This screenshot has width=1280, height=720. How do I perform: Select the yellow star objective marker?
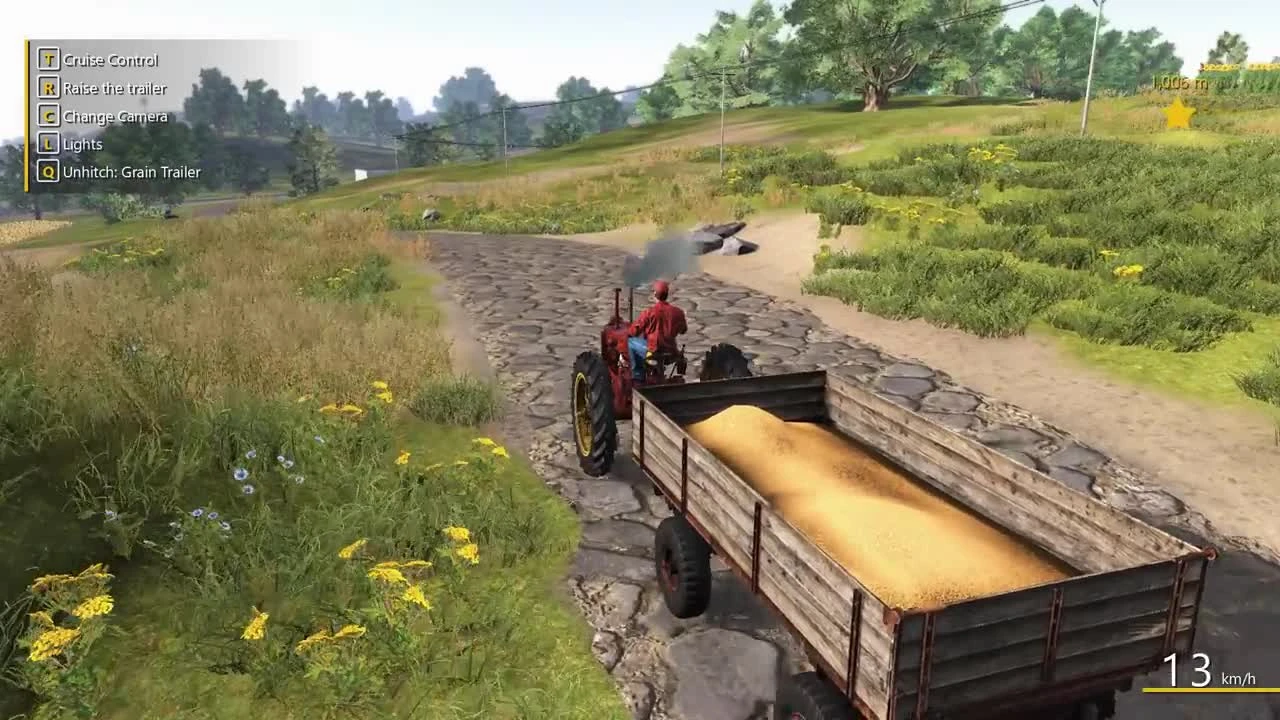(x=1178, y=114)
